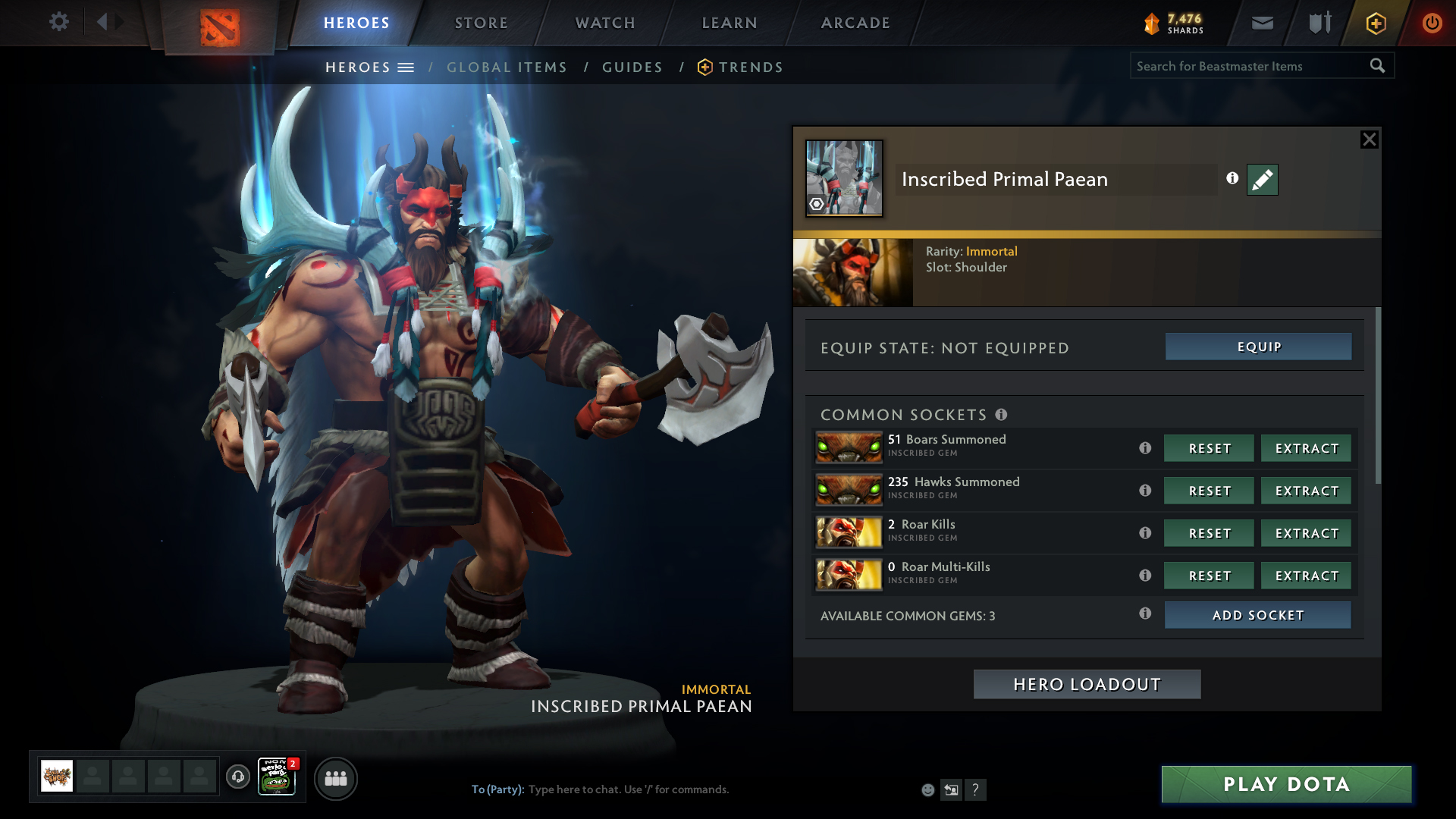Close the Inscribed Primal Paean panel
Viewport: 1456px width, 819px height.
pyautogui.click(x=1369, y=140)
